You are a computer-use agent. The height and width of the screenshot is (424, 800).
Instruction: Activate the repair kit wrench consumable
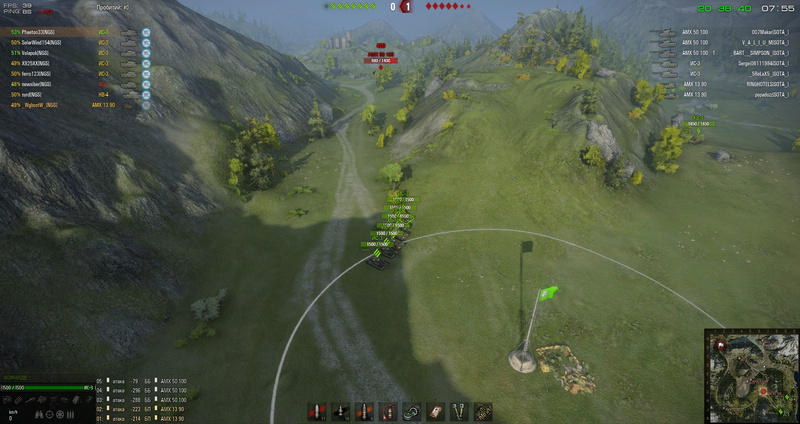click(x=458, y=411)
